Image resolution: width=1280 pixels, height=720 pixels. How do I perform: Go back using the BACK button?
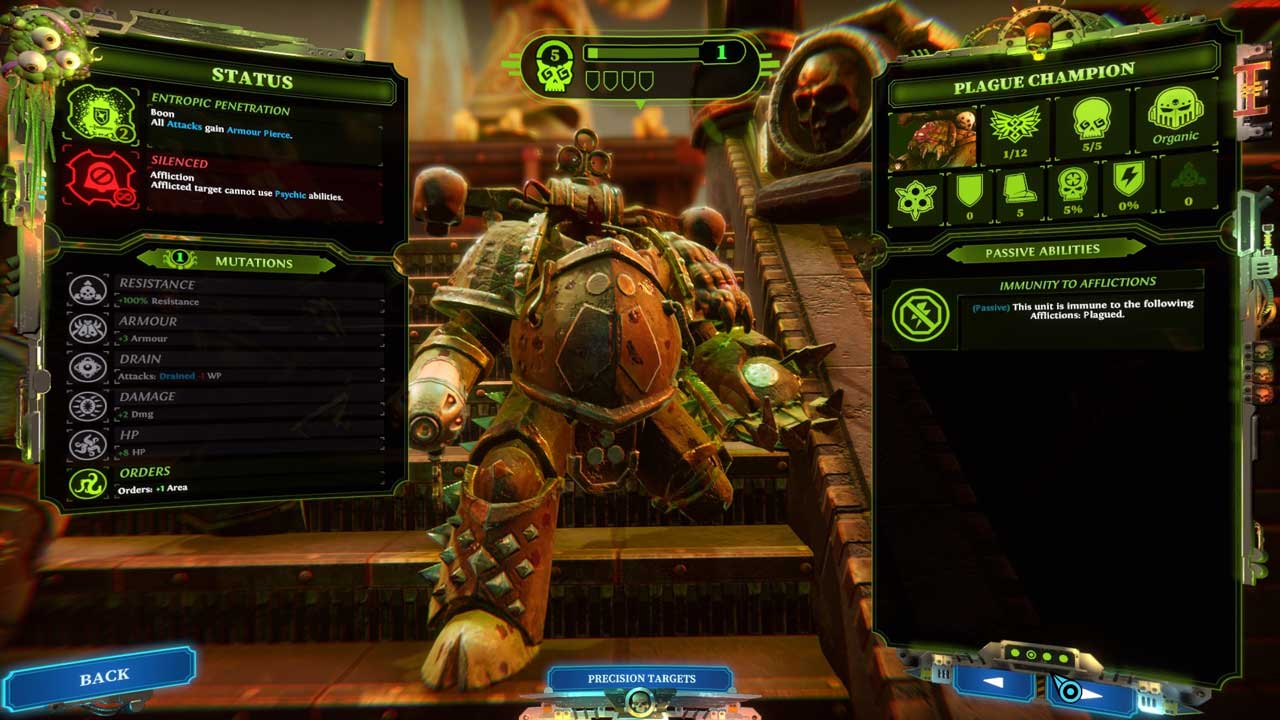click(104, 677)
